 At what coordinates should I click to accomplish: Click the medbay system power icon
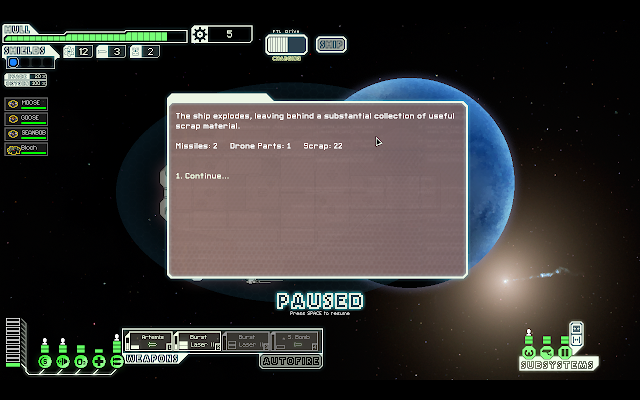pos(98,361)
